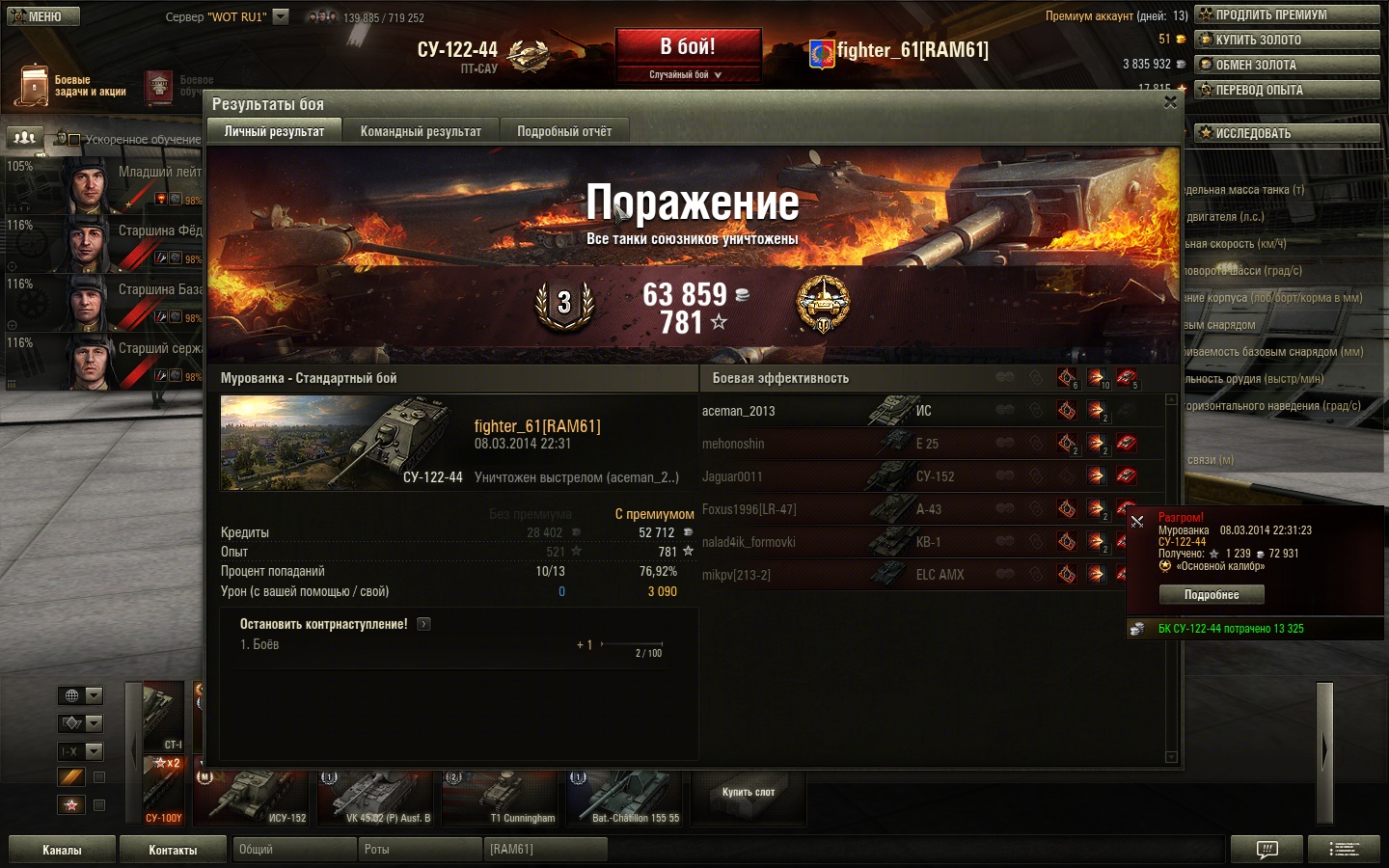The width and height of the screenshot is (1389, 868).
Task: Close the Результаты боя window
Action: (1170, 102)
